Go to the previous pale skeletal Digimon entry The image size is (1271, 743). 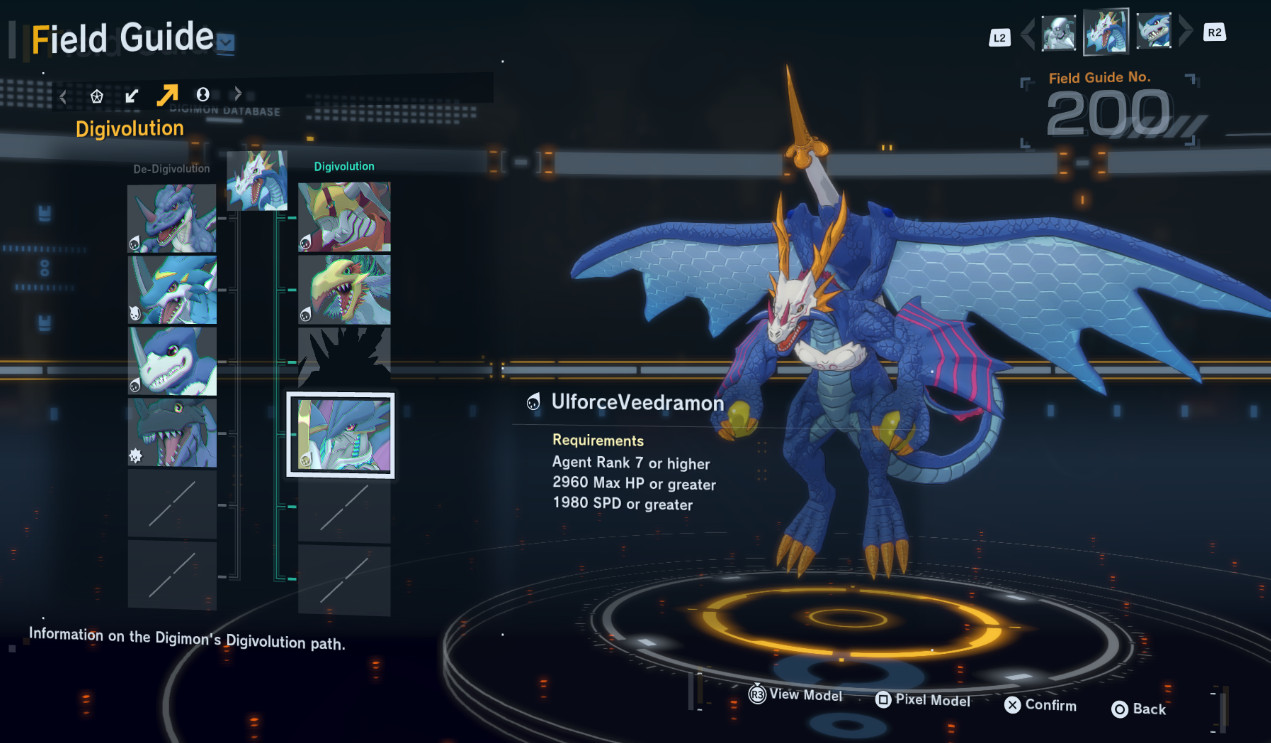[1059, 33]
